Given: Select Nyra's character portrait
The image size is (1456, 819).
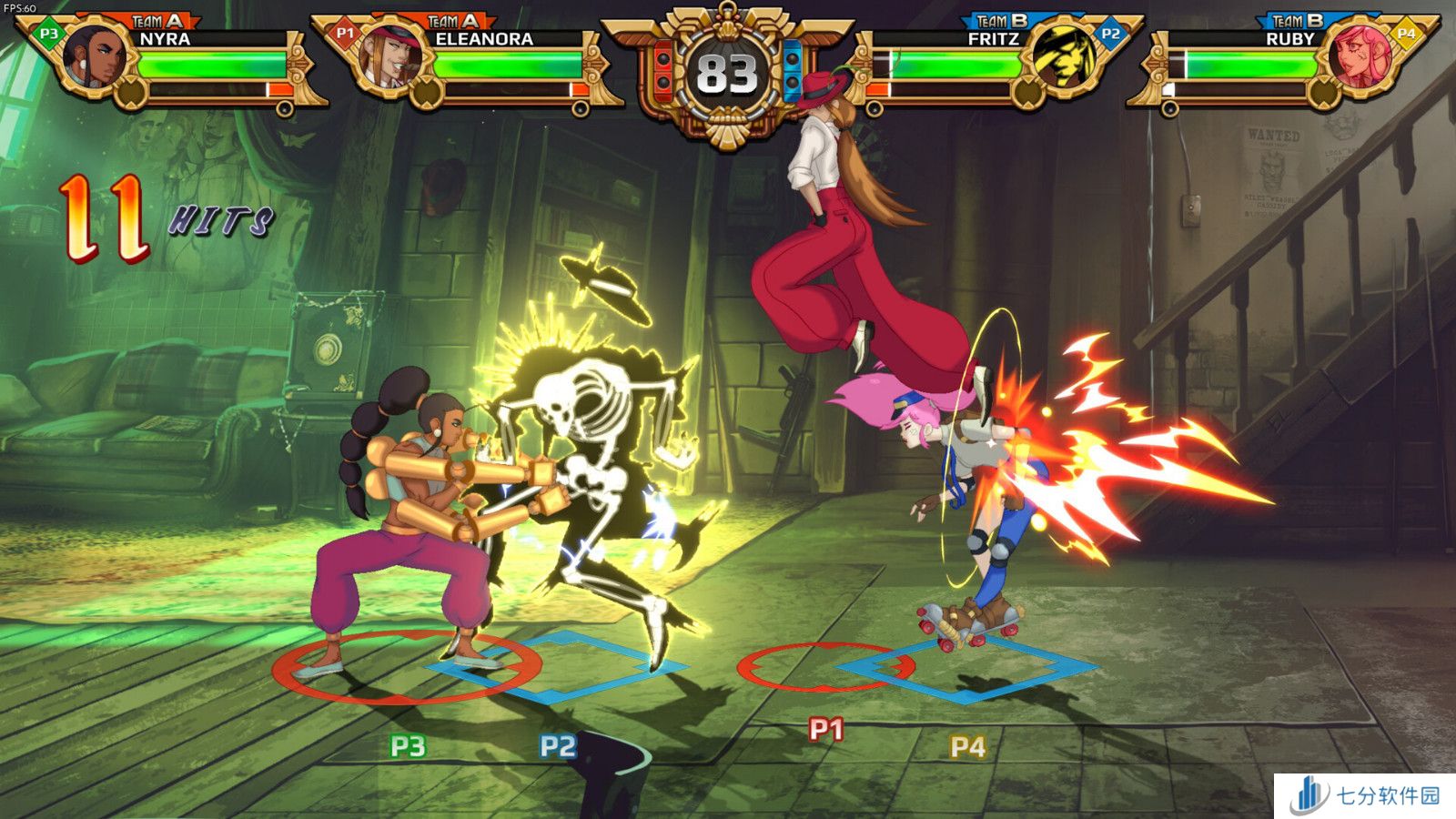Looking at the screenshot, I should click(95, 56).
